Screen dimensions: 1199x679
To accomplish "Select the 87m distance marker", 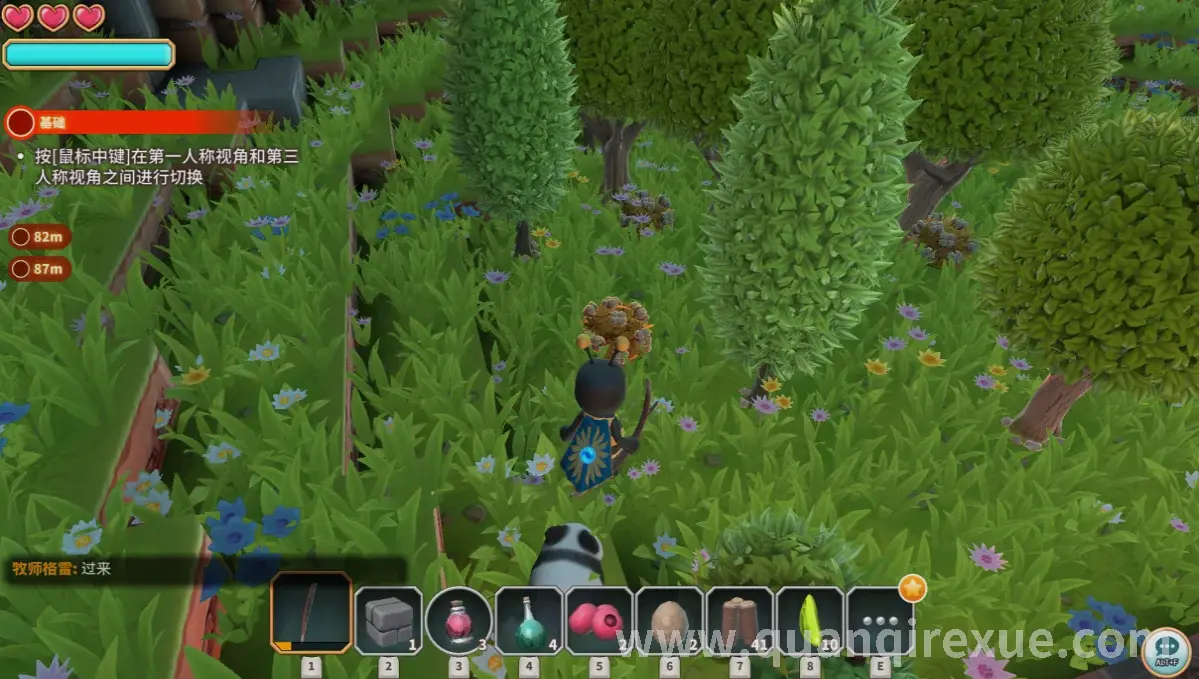I will (40, 268).
